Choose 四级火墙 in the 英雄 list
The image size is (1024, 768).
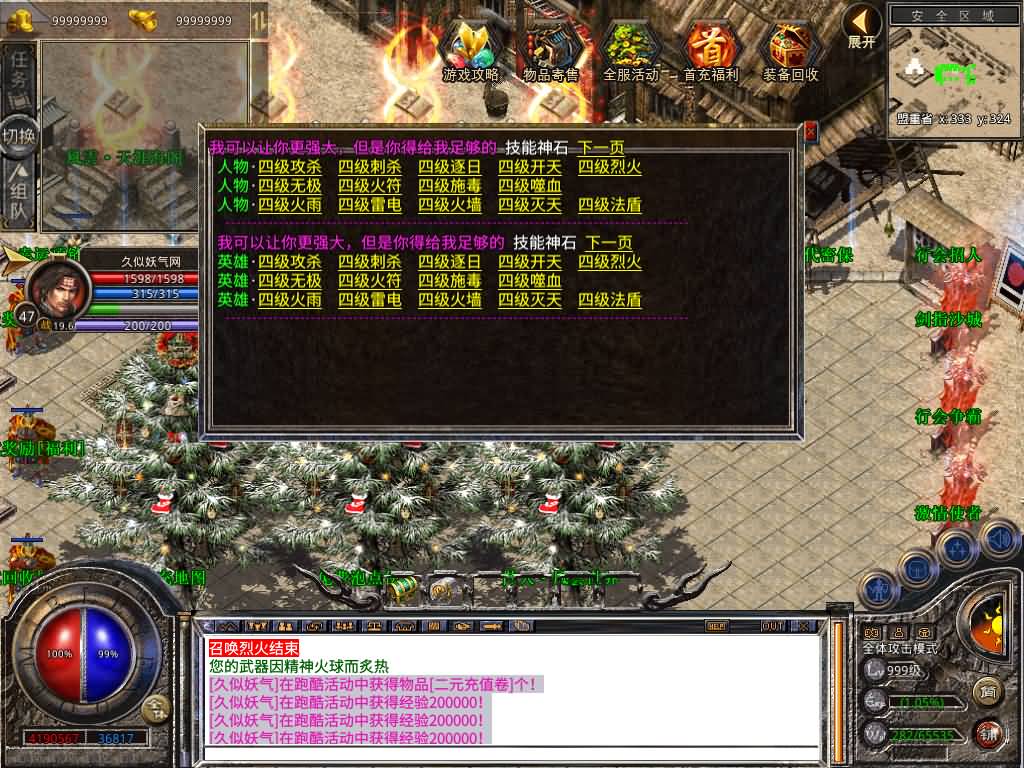(450, 300)
